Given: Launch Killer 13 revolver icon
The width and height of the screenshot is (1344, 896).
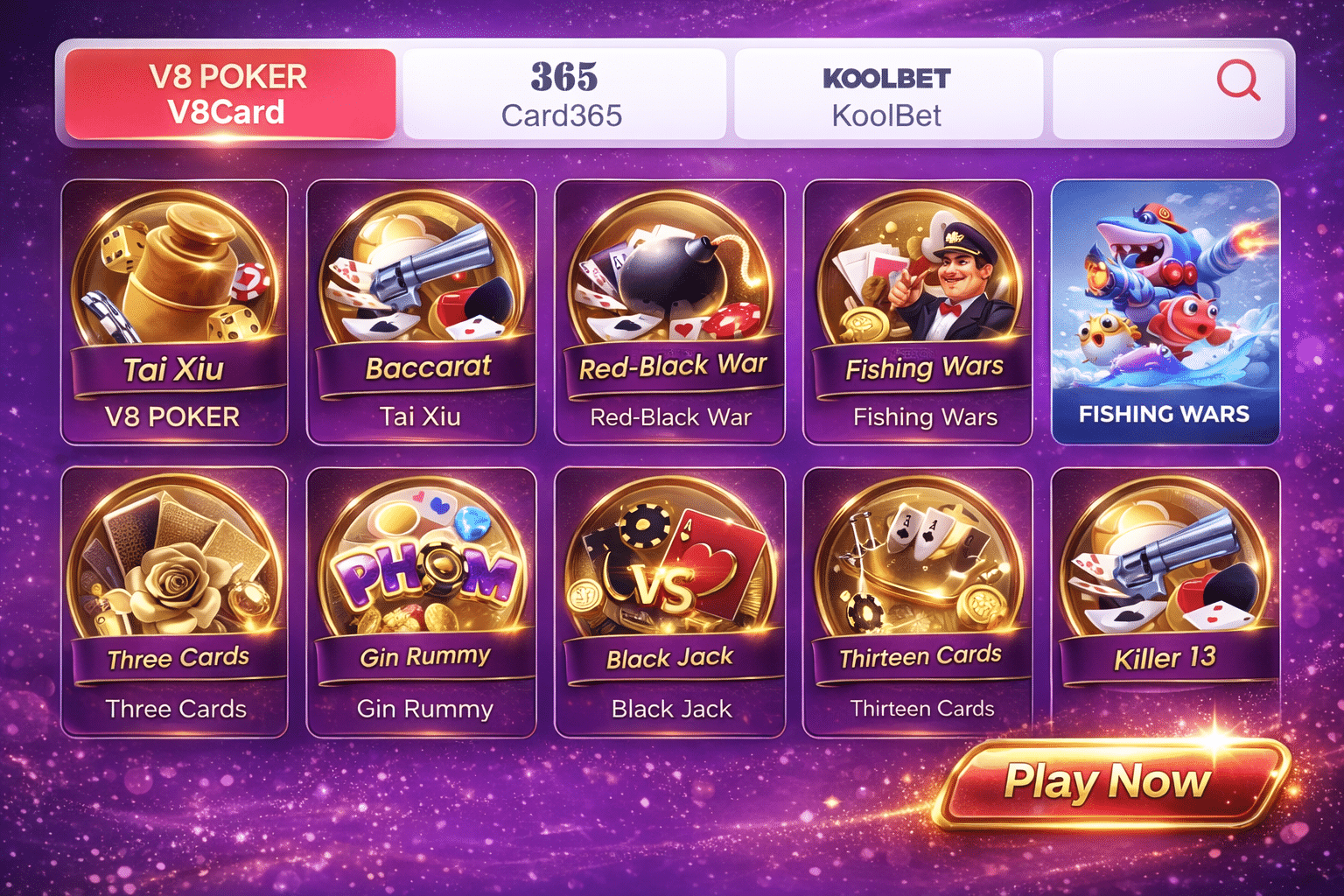Looking at the screenshot, I should pos(1165,569).
